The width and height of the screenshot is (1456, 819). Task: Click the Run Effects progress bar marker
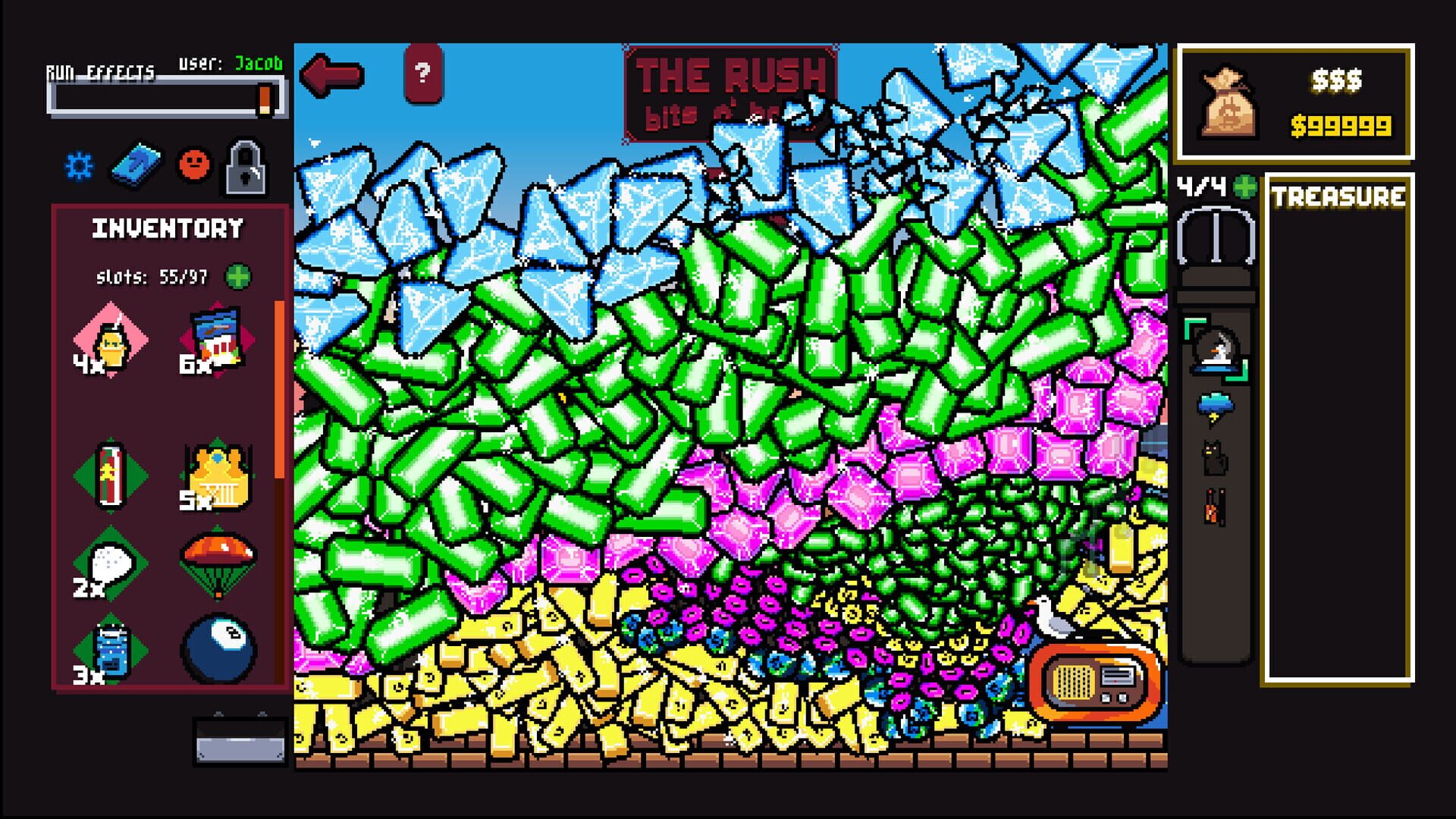click(x=265, y=99)
